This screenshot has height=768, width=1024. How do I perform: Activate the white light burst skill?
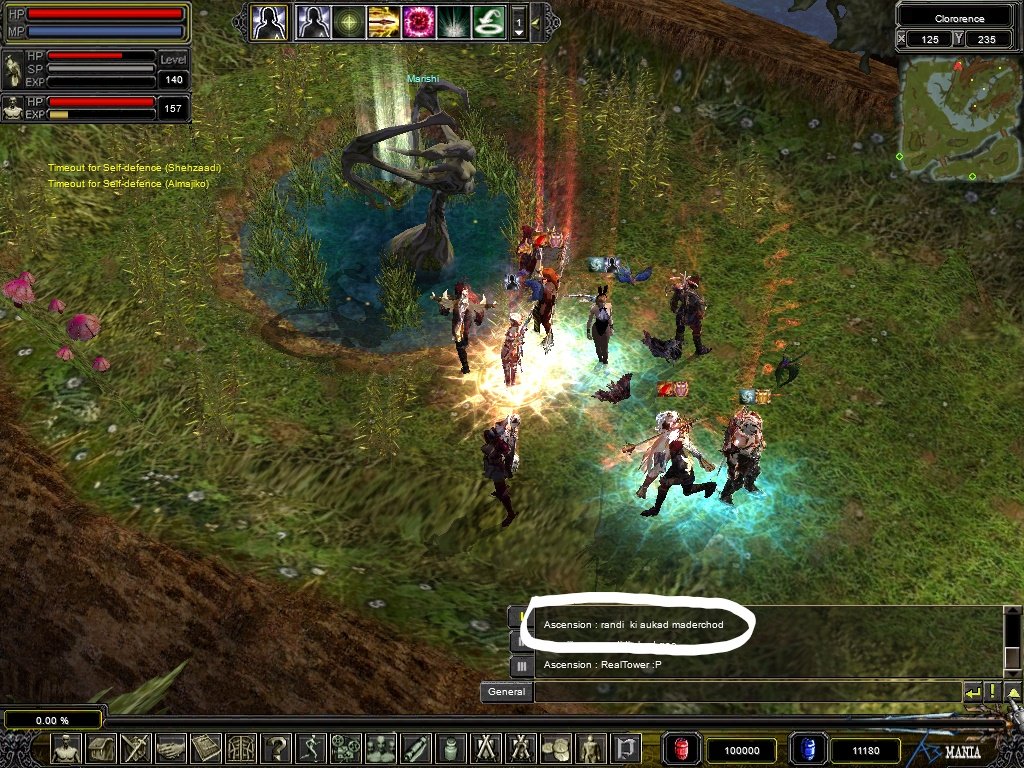[x=453, y=21]
